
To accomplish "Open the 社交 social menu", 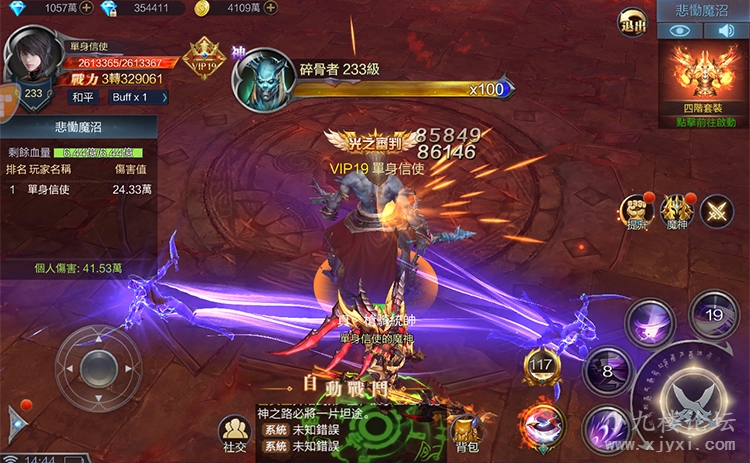I will point(235,434).
